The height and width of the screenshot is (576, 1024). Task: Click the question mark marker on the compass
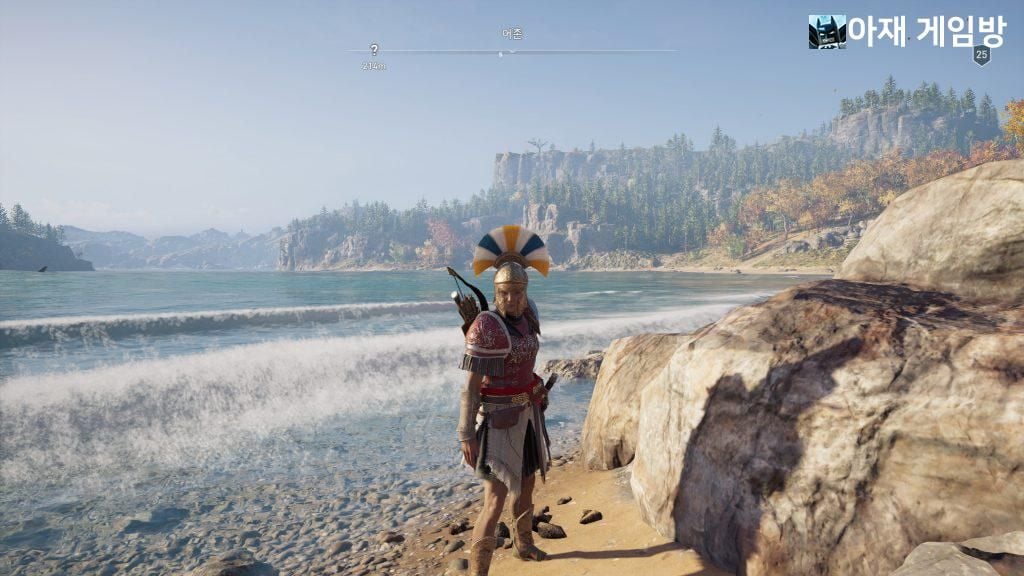click(x=374, y=49)
